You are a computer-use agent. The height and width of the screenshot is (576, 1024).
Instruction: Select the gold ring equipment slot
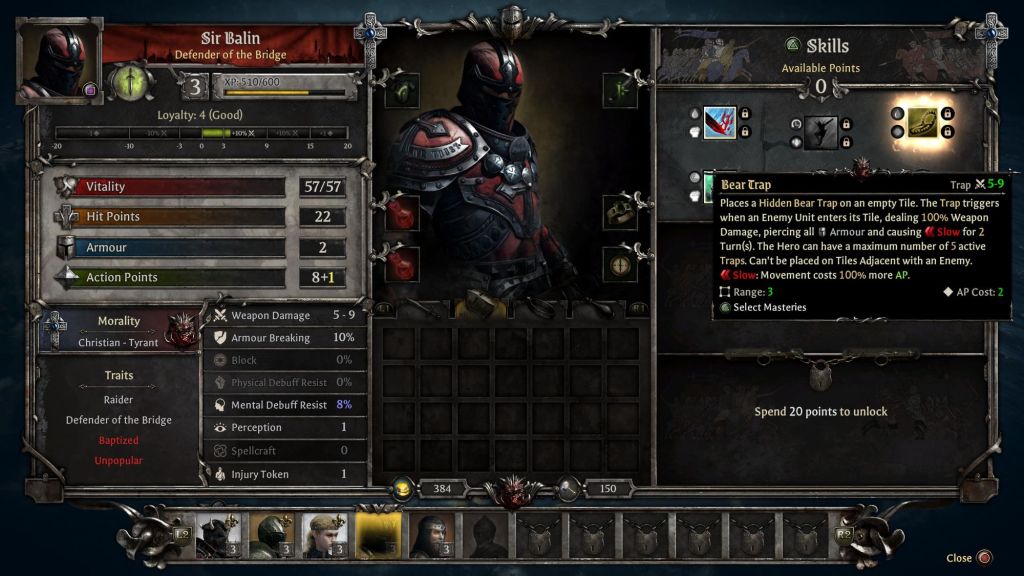(619, 210)
